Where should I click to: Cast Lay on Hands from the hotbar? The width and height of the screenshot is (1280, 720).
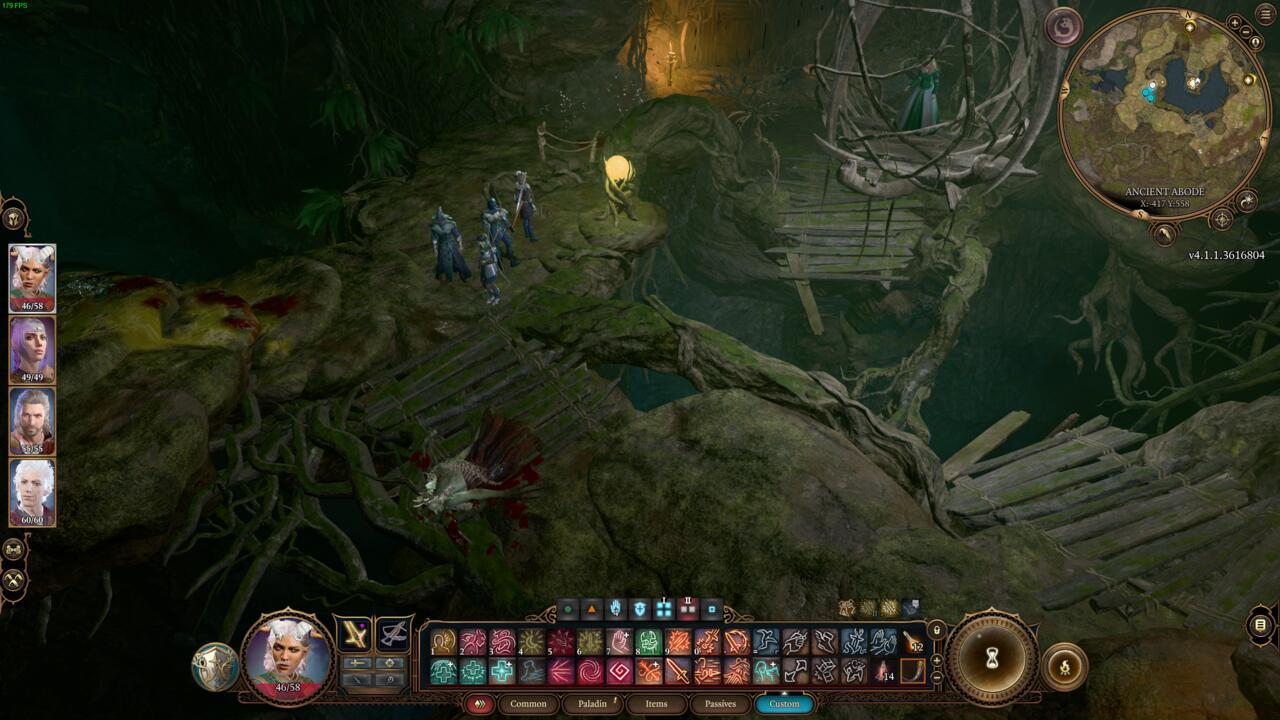(x=618, y=641)
